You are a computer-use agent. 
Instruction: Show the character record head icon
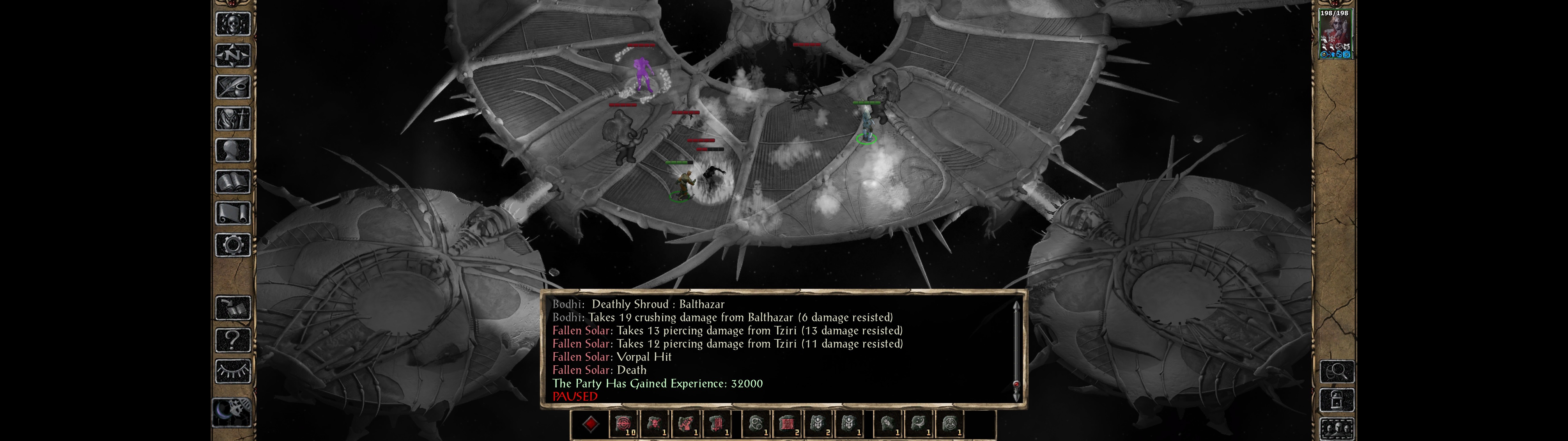point(232,150)
